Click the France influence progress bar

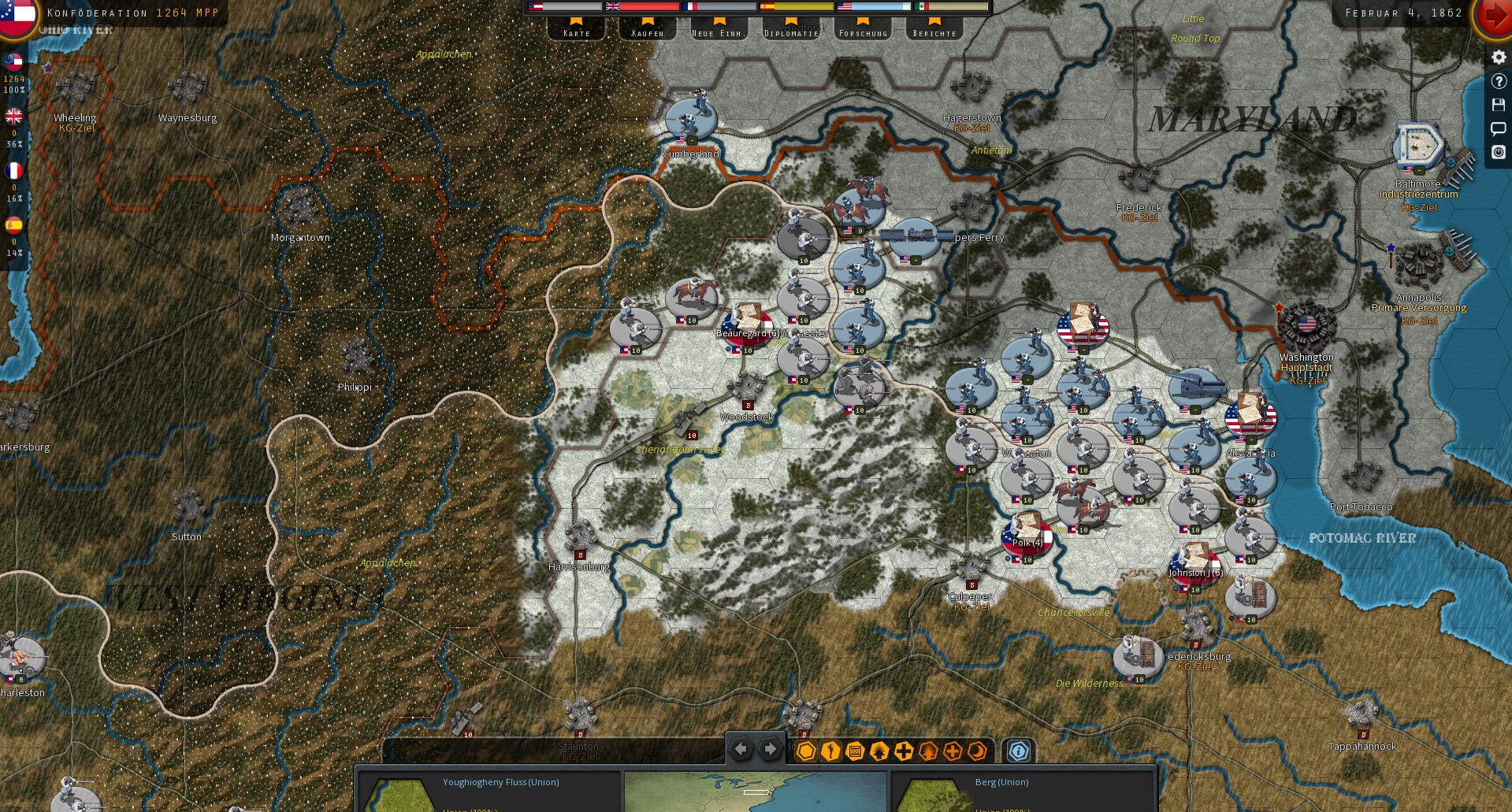719,6
